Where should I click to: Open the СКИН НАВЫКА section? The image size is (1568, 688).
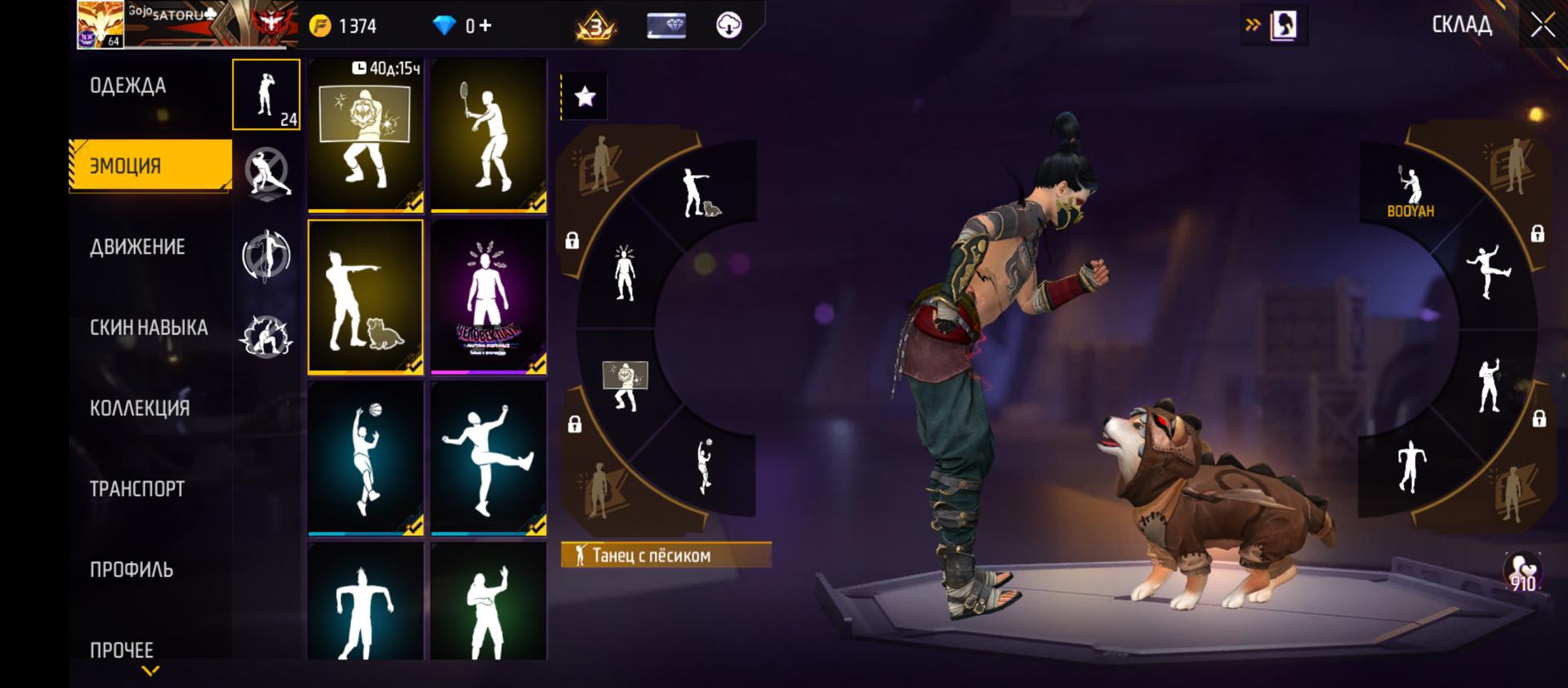pyautogui.click(x=149, y=328)
